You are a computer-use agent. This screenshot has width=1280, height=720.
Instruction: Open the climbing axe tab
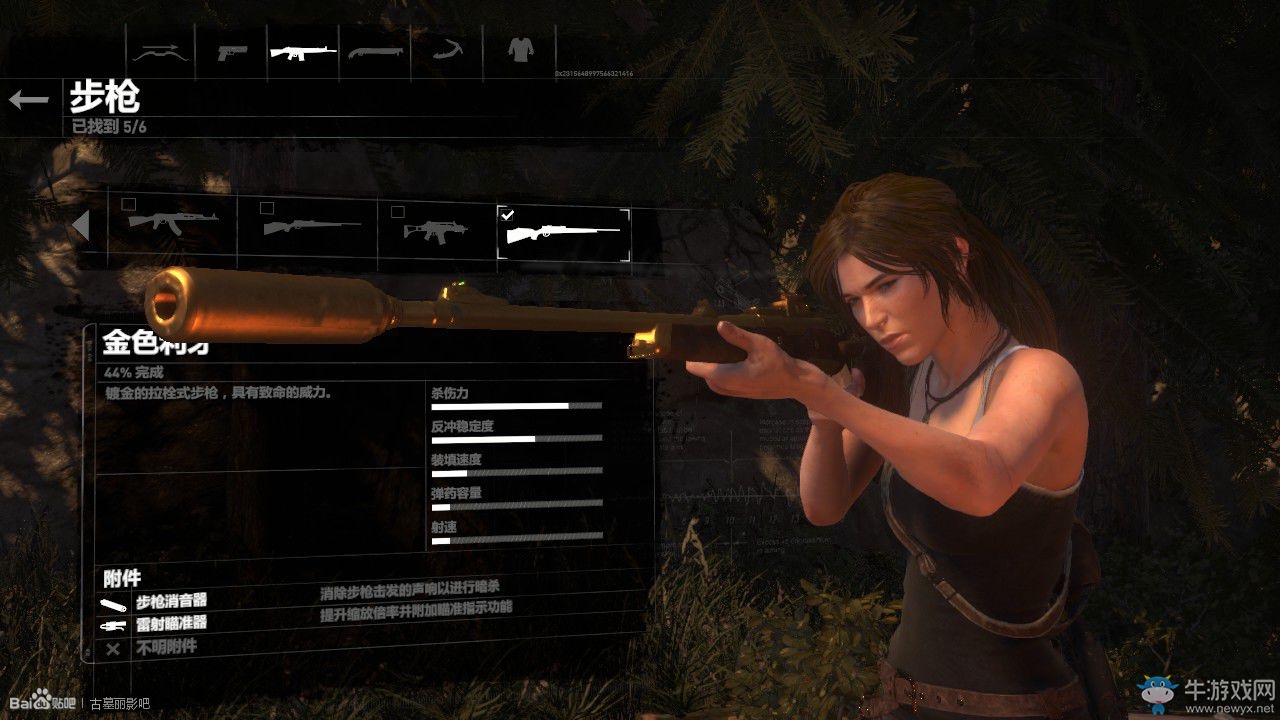coord(446,50)
